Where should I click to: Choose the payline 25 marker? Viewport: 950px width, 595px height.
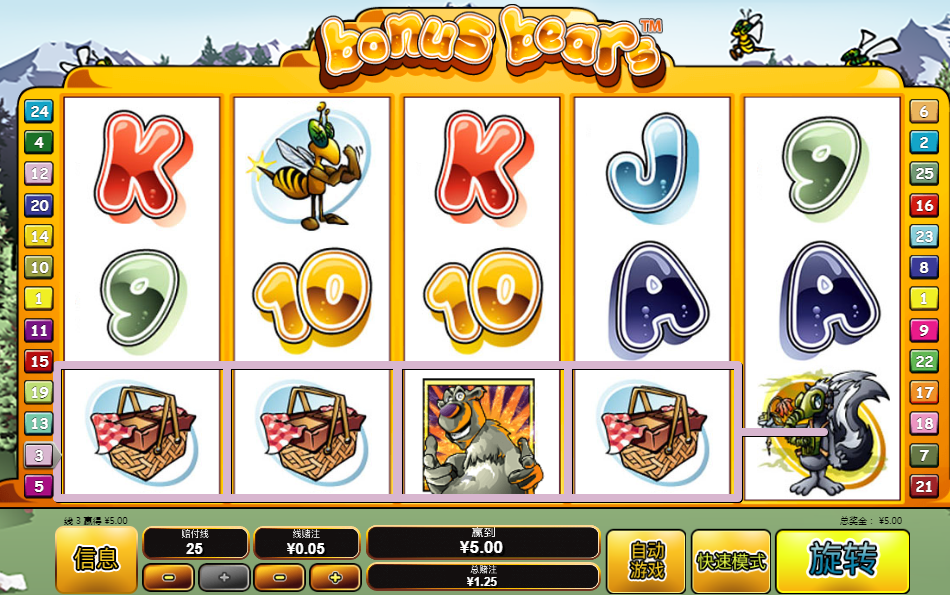(923, 174)
